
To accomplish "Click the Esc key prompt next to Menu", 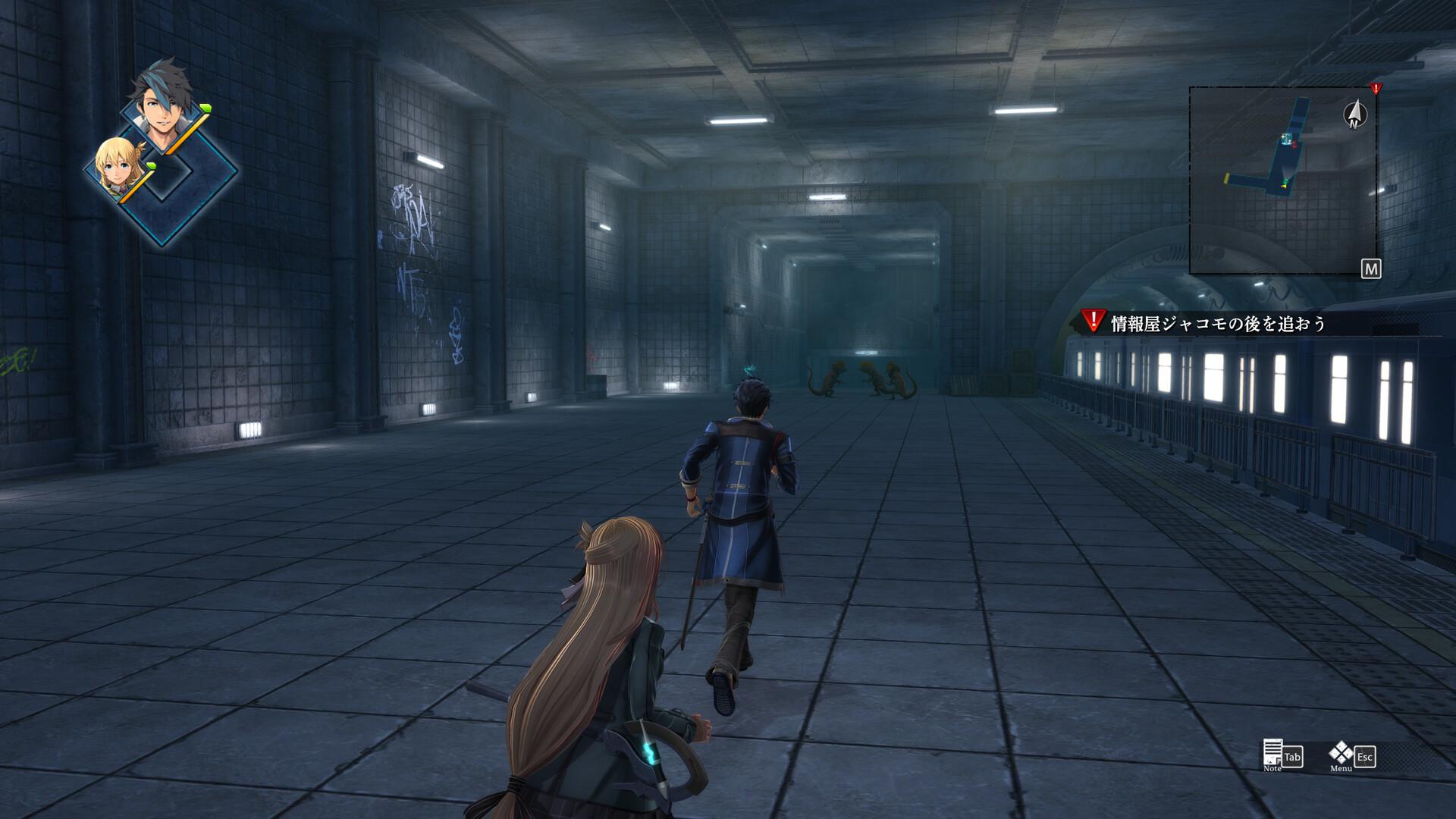I will pyautogui.click(x=1364, y=757).
